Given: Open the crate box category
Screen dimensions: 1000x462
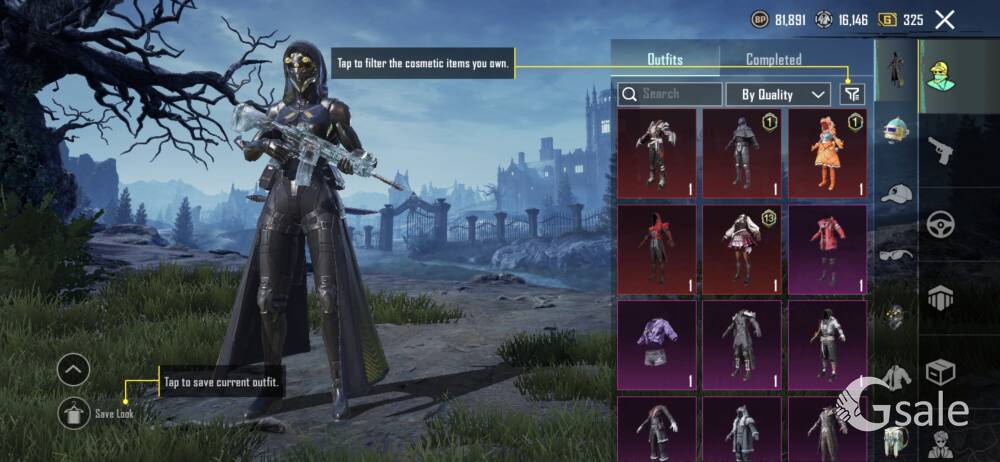Looking at the screenshot, I should click(x=941, y=372).
